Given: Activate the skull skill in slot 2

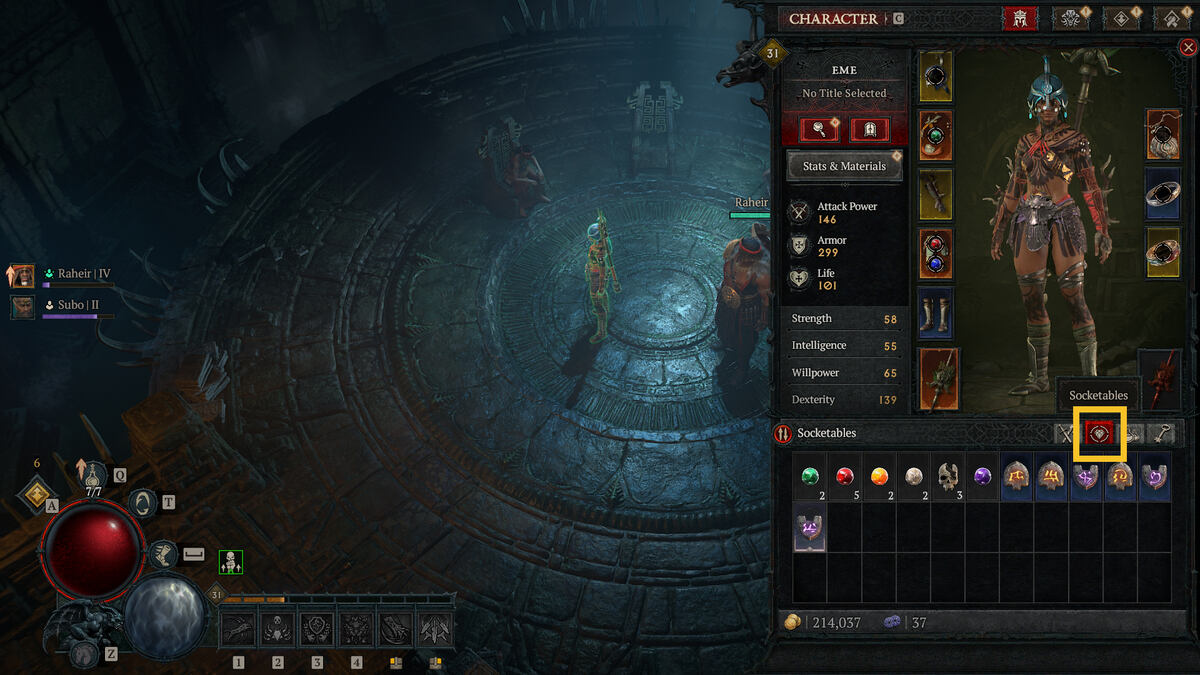Looking at the screenshot, I should (278, 629).
